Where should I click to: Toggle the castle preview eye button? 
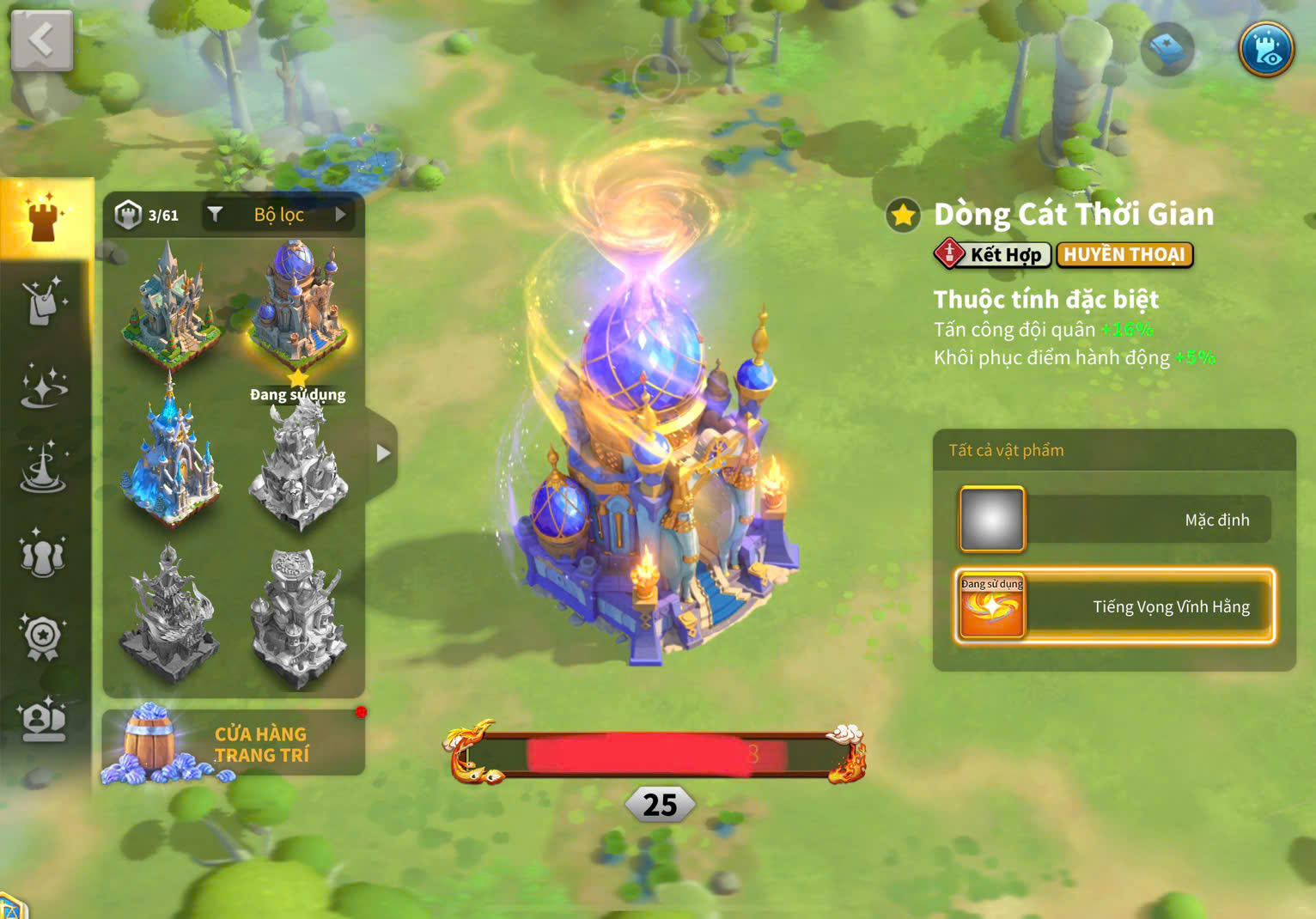click(1265, 48)
